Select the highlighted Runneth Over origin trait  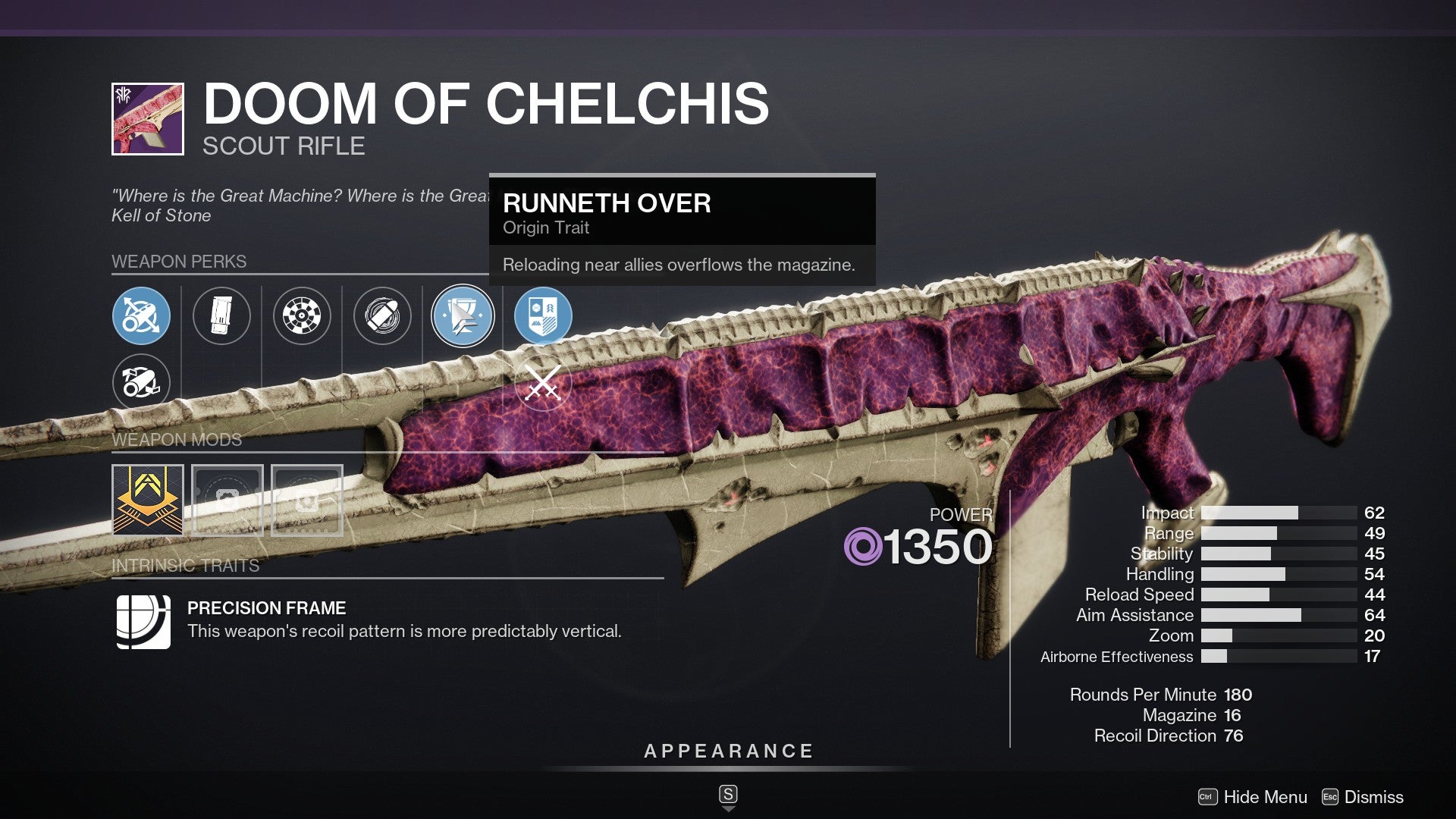pos(463,317)
